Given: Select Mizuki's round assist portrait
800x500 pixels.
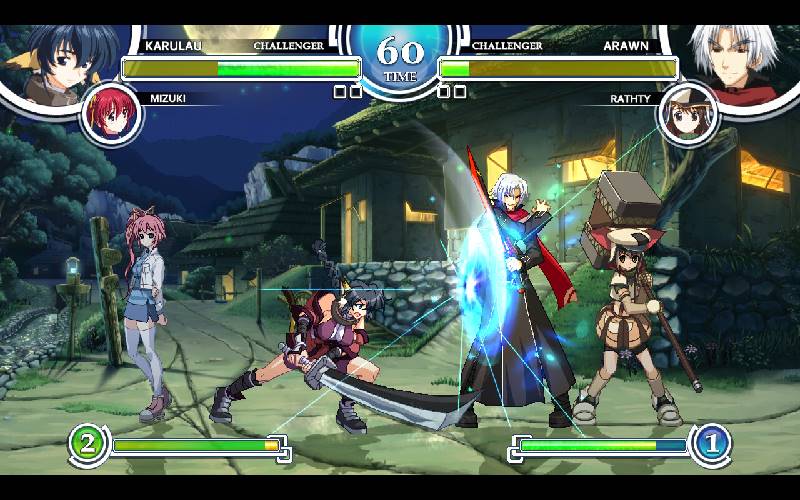Looking at the screenshot, I should 111,112.
